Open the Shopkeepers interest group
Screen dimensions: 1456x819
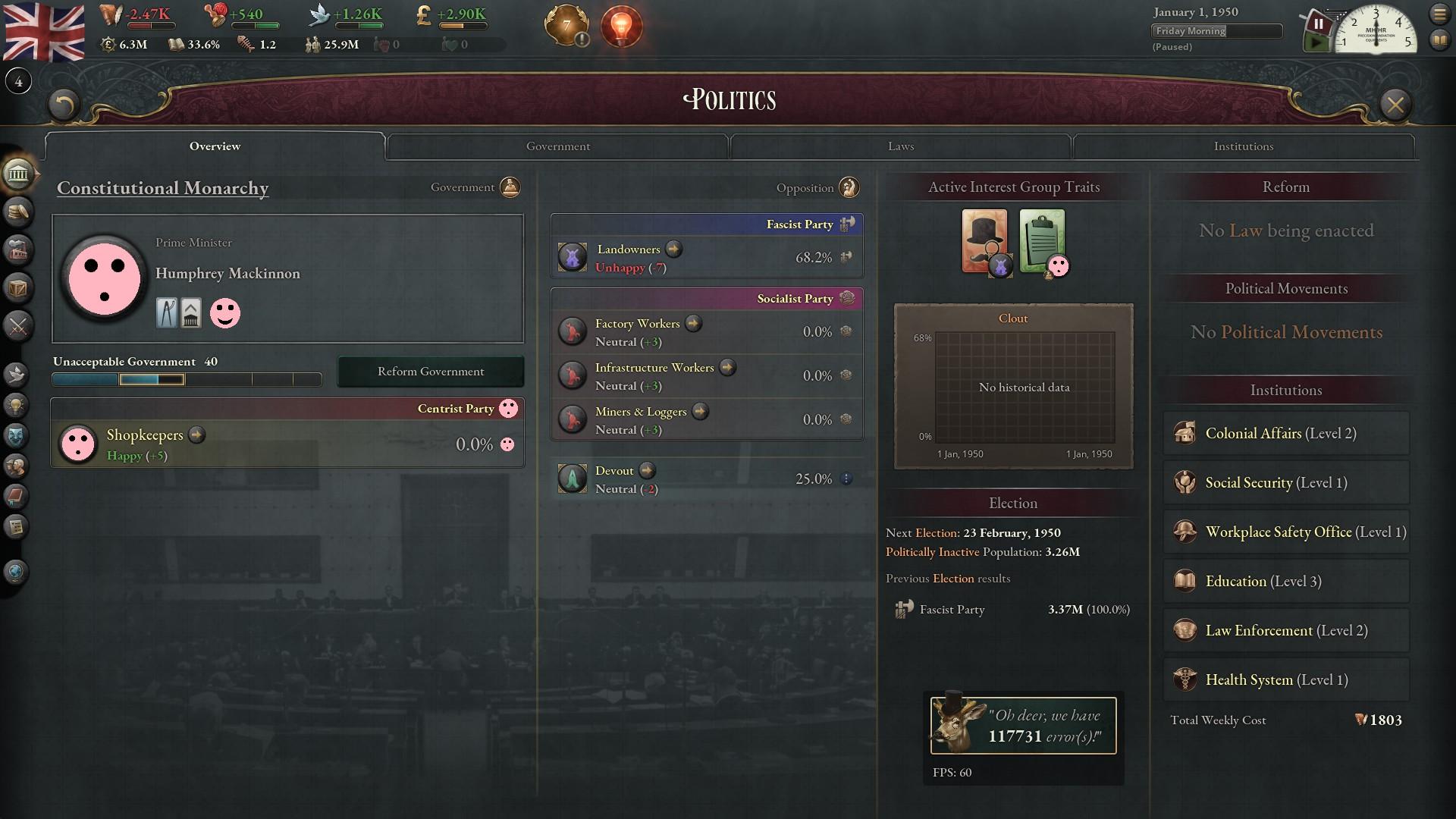(145, 435)
